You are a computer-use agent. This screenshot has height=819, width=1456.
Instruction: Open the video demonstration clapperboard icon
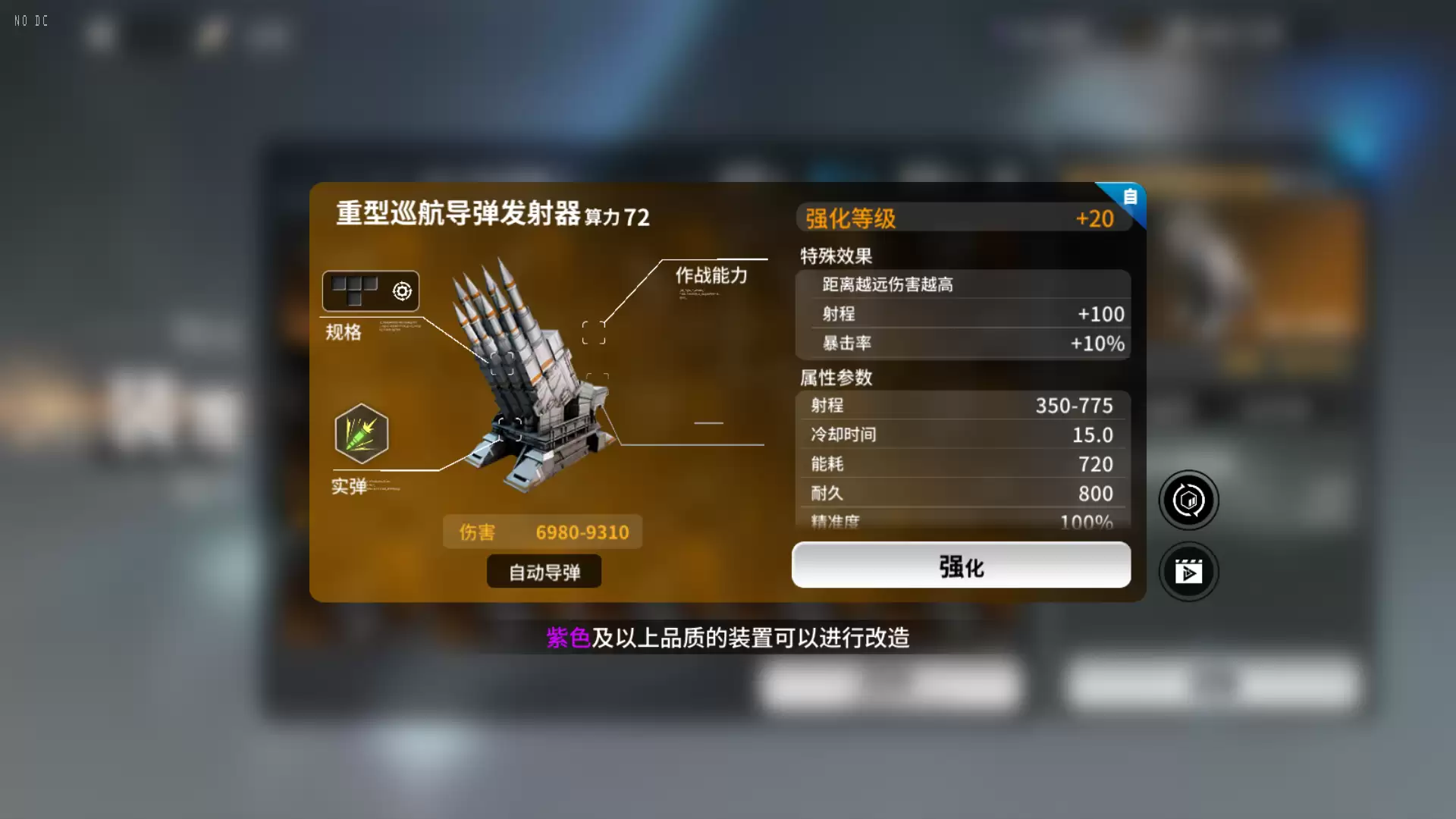click(x=1188, y=572)
